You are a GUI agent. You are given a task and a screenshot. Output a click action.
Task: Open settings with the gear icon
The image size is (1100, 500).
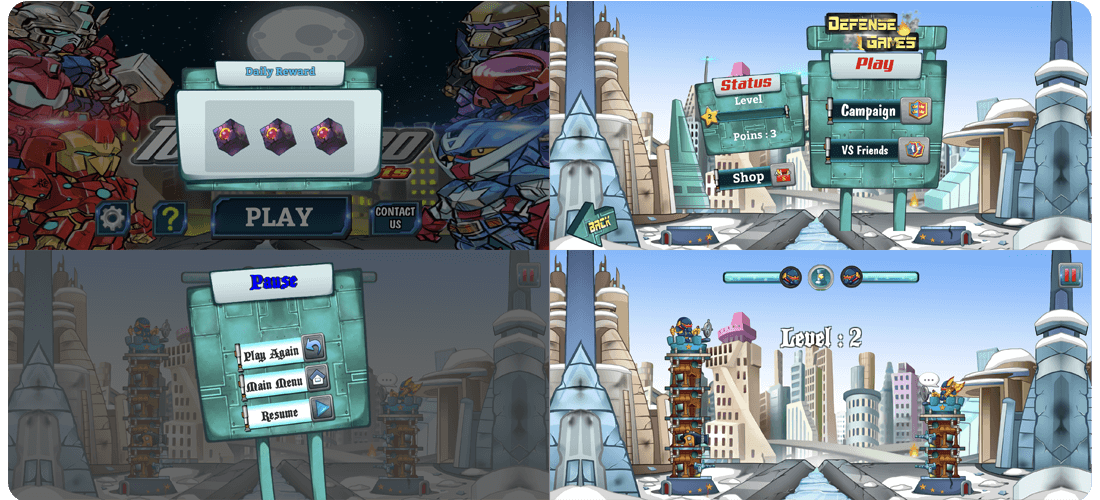(x=112, y=218)
